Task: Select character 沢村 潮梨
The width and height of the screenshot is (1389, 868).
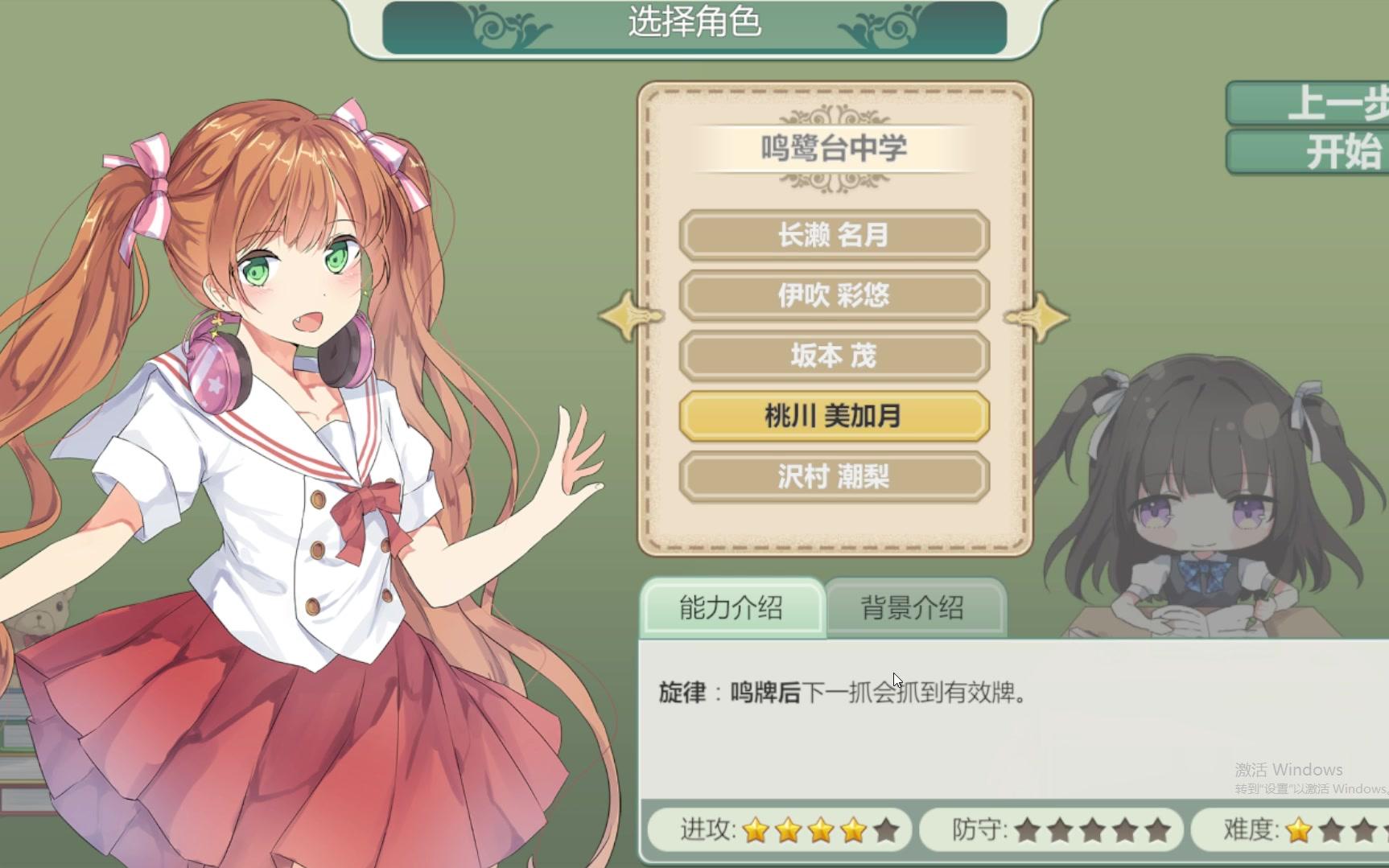Action: click(x=835, y=477)
